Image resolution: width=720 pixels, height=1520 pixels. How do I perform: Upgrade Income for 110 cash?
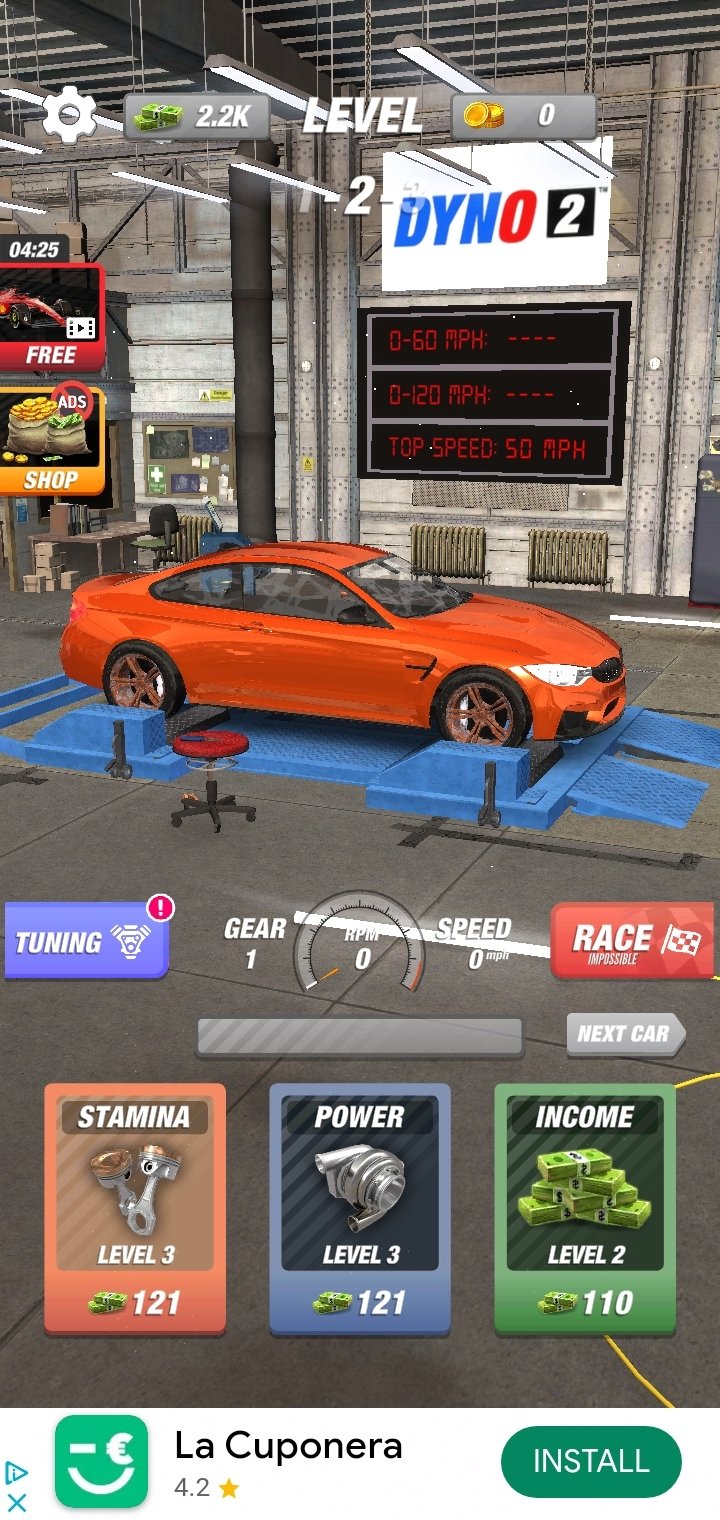(x=585, y=1208)
